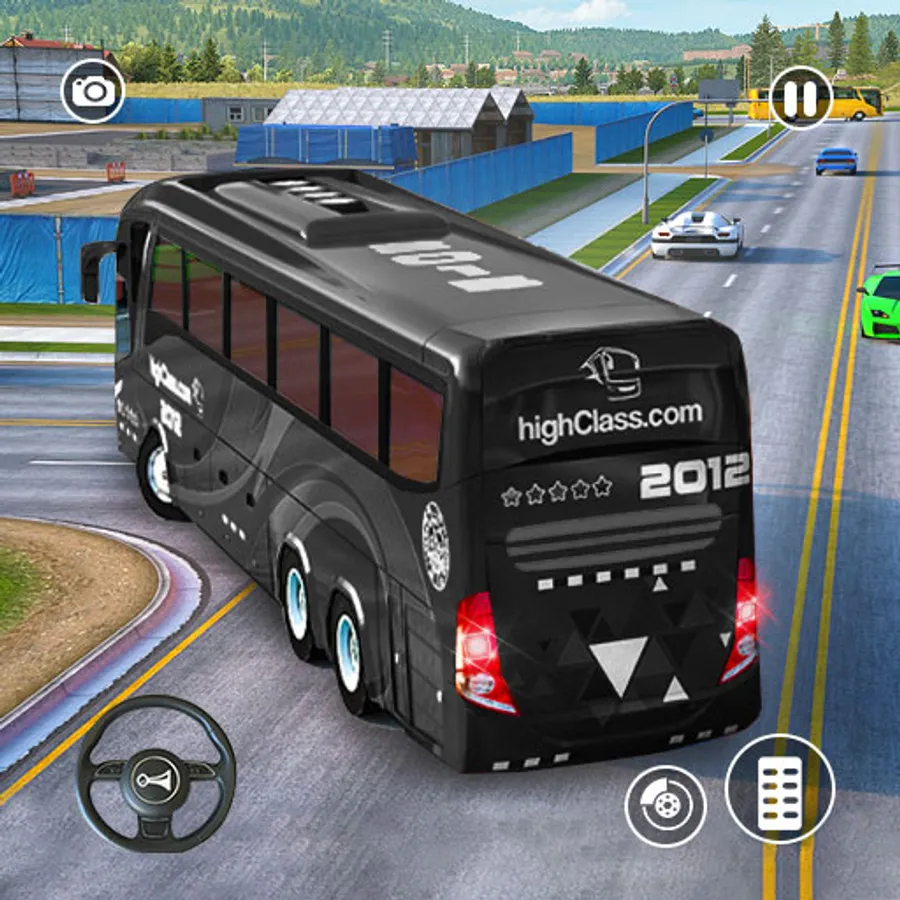900x900 pixels.
Task: Switch view with the camera icon
Action: pos(93,91)
